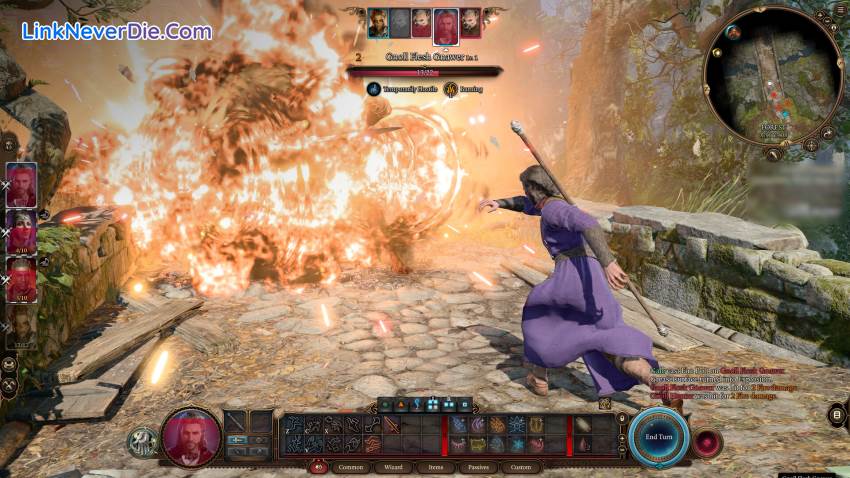Click the End Turn button
This screenshot has height=478, width=850.
coord(658,437)
